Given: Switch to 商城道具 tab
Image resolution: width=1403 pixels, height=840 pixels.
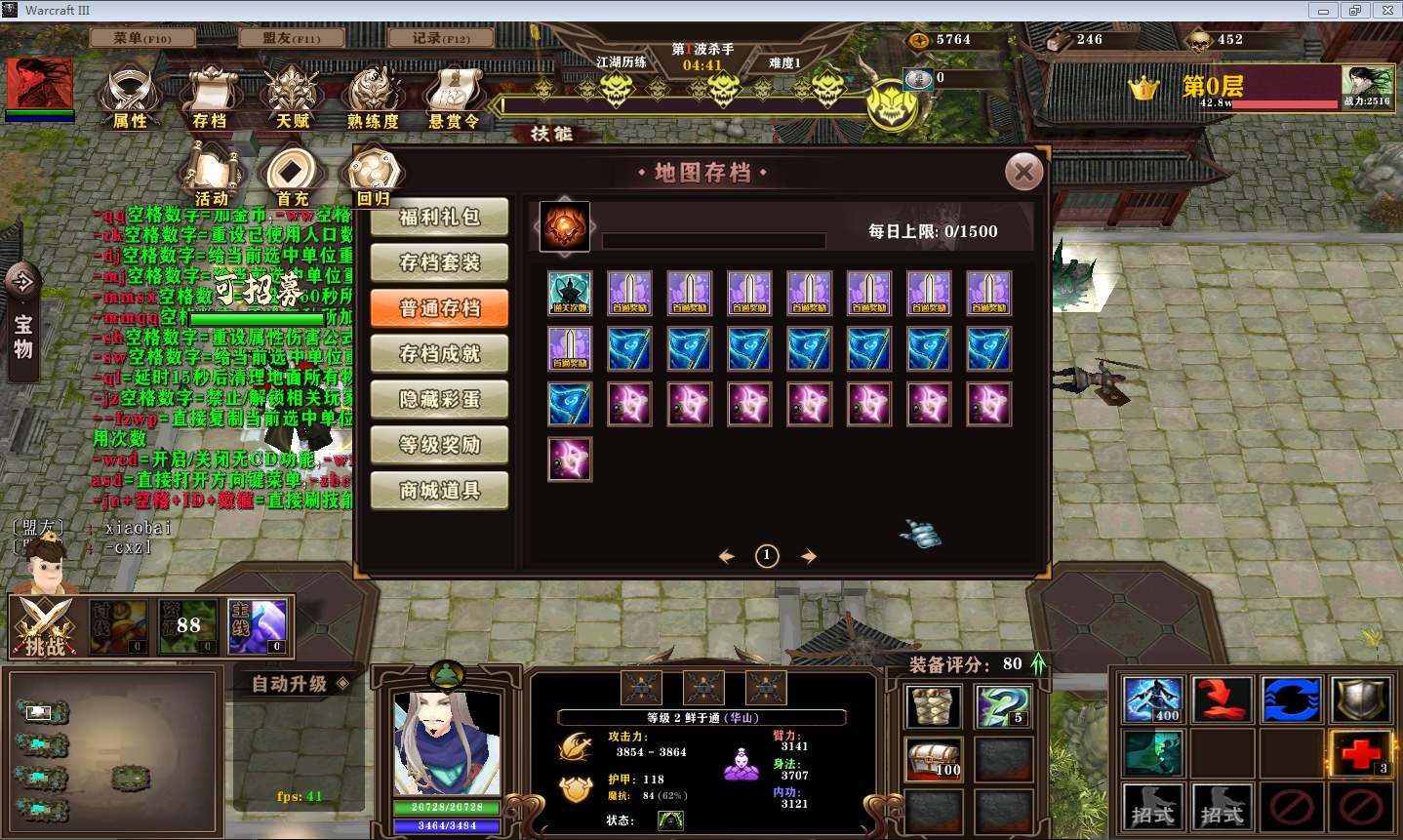Looking at the screenshot, I should pyautogui.click(x=439, y=490).
